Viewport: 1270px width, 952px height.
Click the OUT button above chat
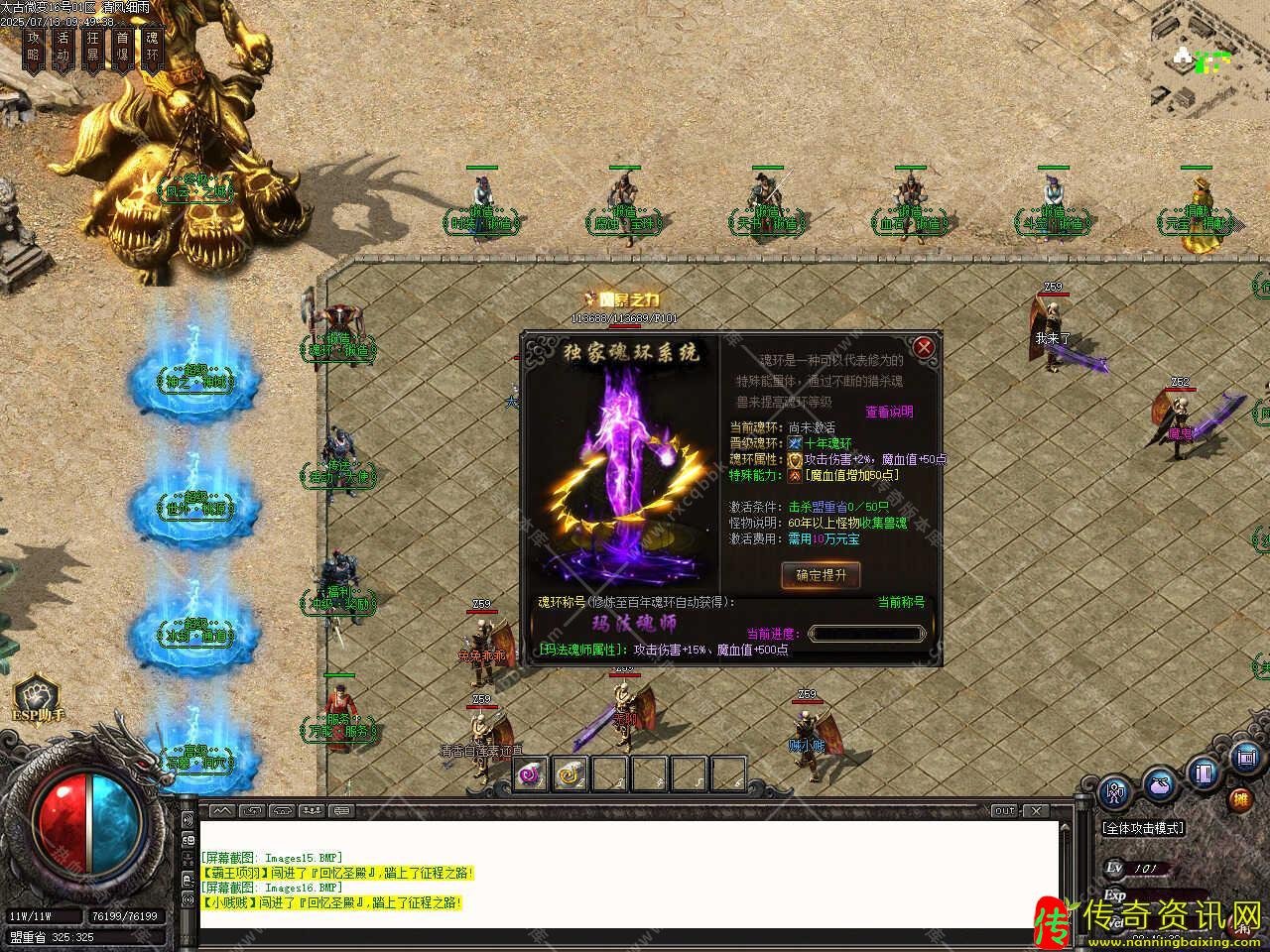tap(1004, 811)
